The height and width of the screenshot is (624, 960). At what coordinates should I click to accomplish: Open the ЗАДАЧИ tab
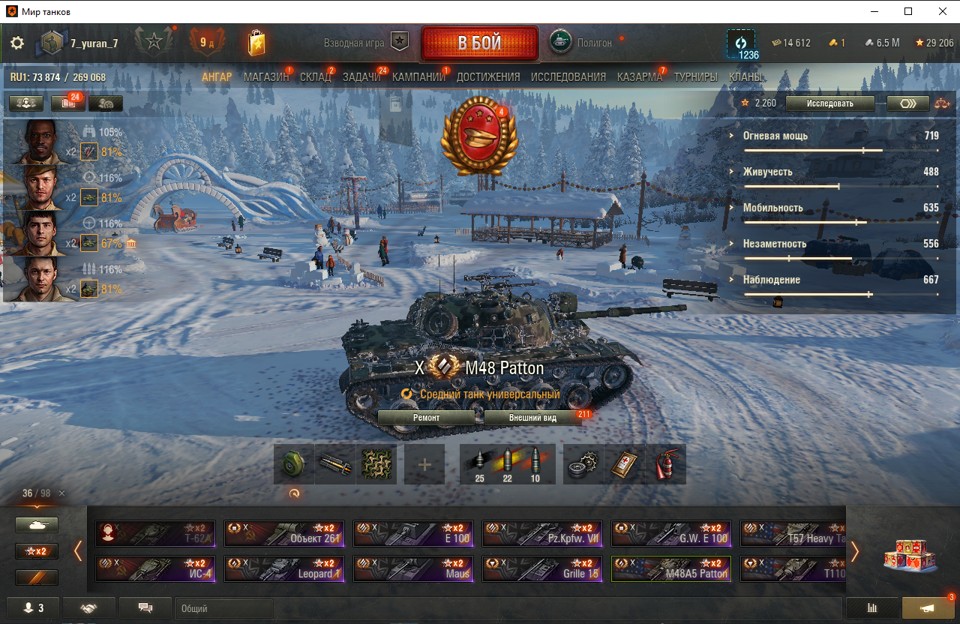pos(361,77)
